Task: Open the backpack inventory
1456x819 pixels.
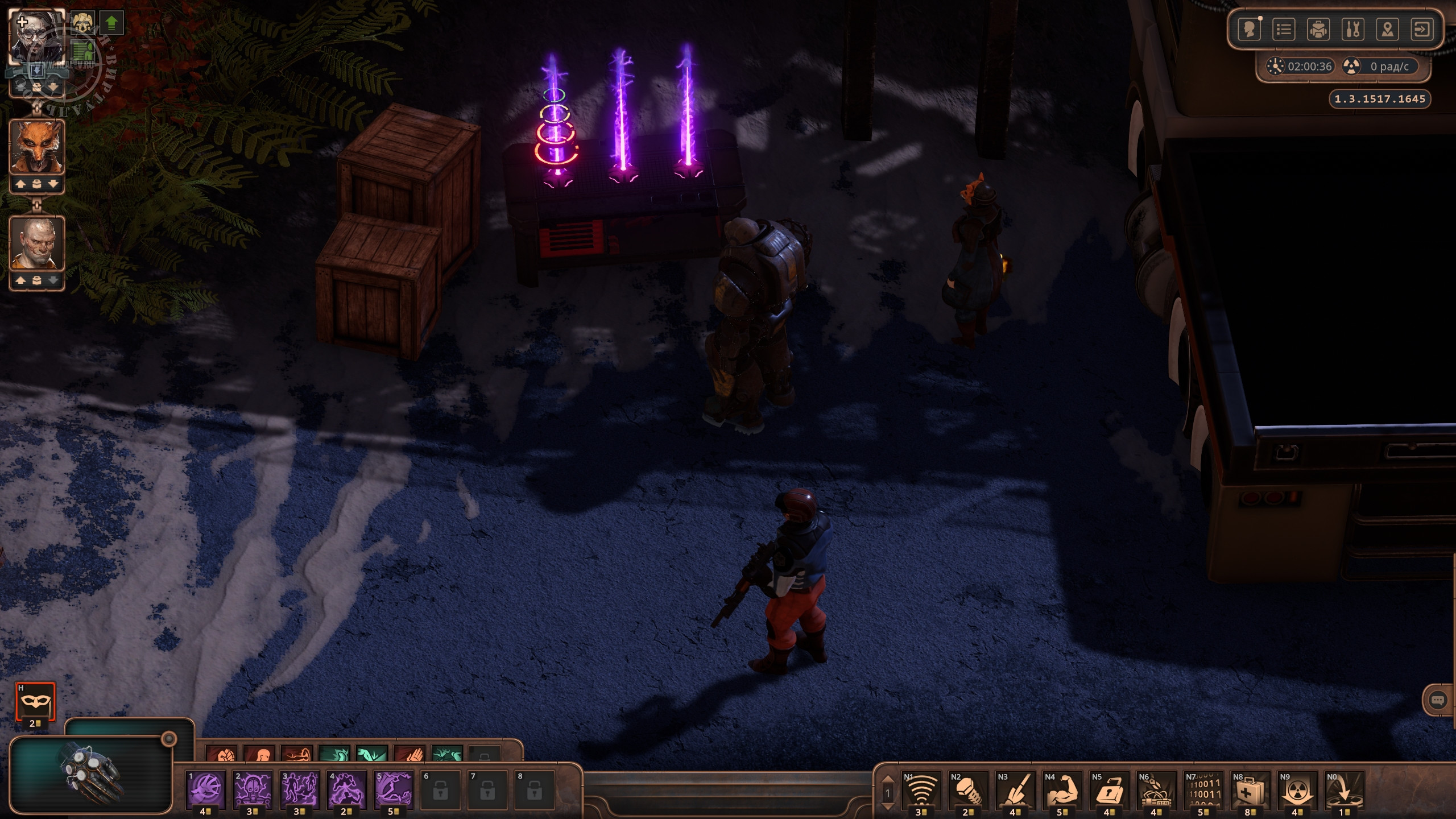Action: point(1318,29)
